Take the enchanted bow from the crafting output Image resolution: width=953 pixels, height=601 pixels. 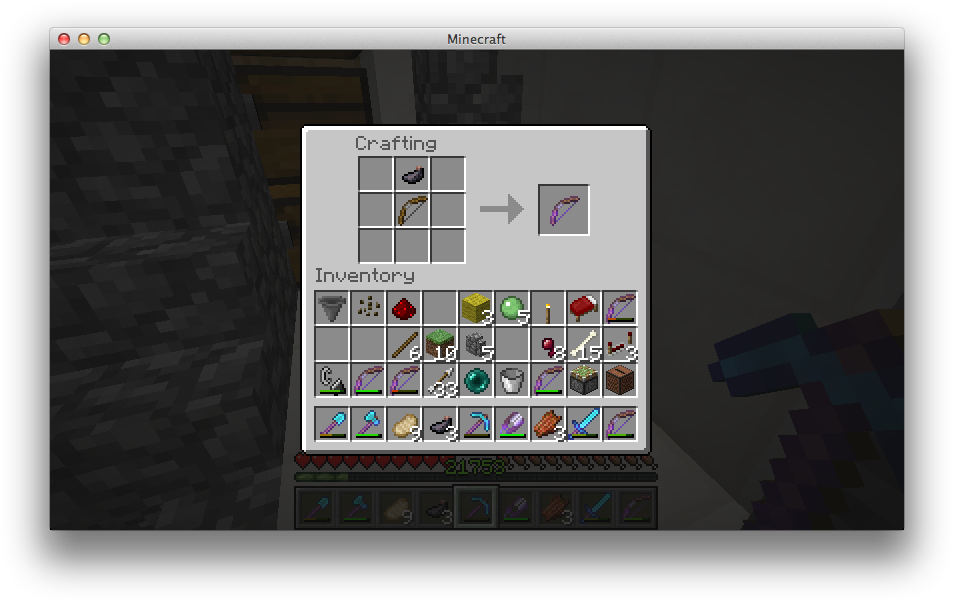(564, 210)
